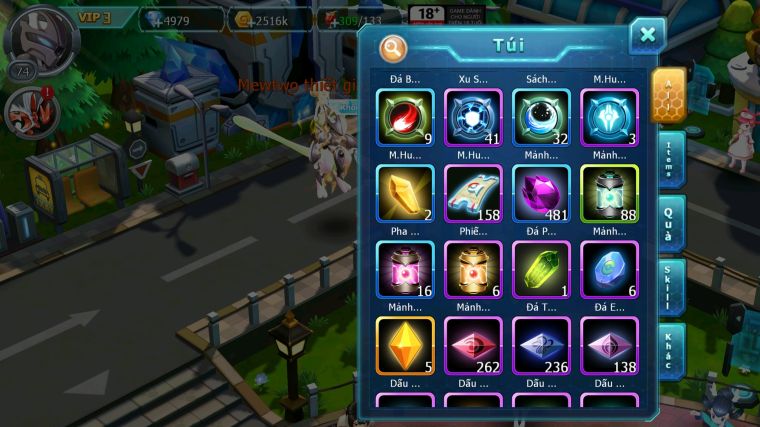Viewport: 760px width, 427px height.
Task: Select the blue gem with count 236
Action: tap(541, 345)
